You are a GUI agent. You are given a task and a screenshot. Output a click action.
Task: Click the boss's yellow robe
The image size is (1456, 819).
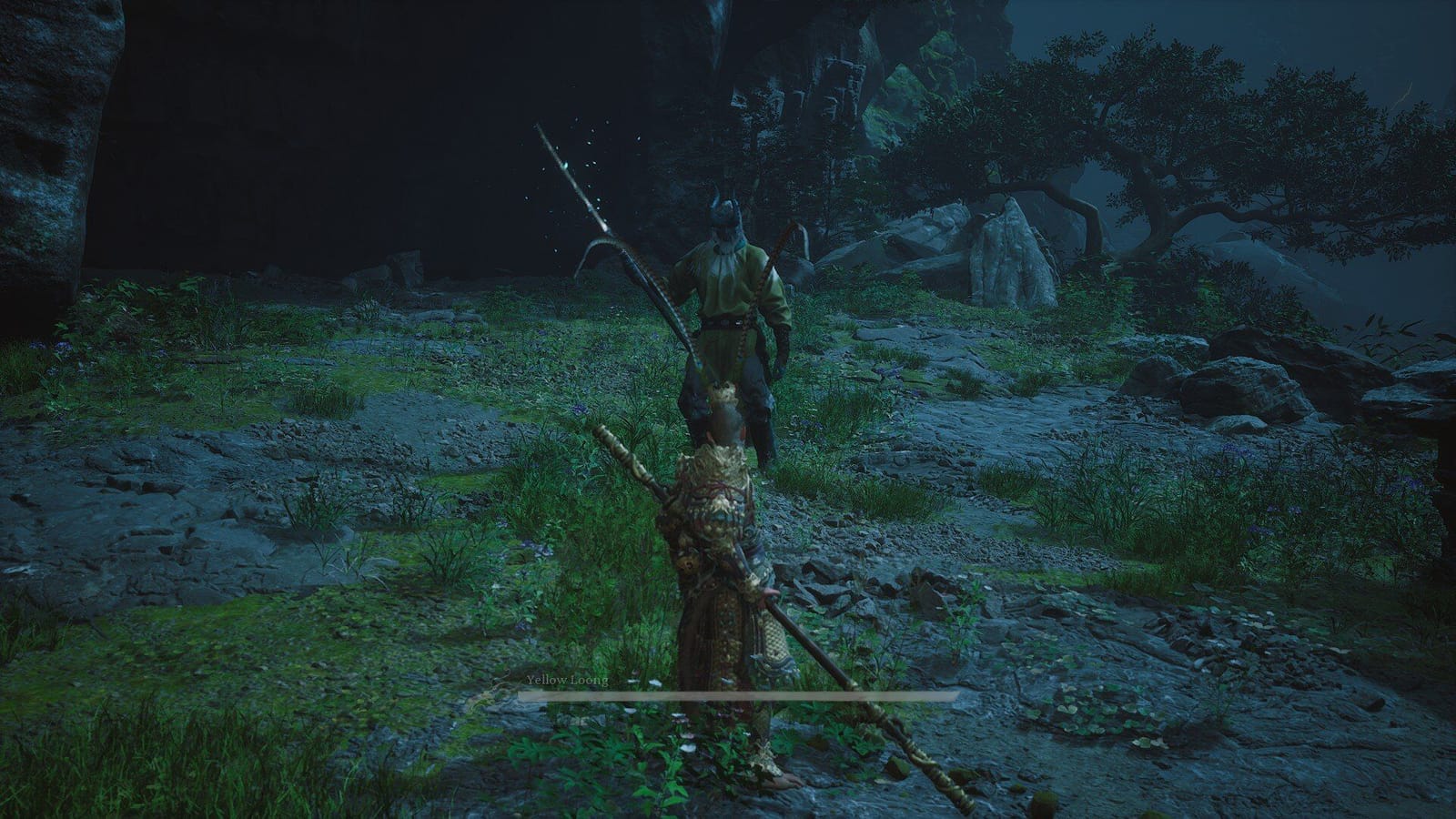723,291
